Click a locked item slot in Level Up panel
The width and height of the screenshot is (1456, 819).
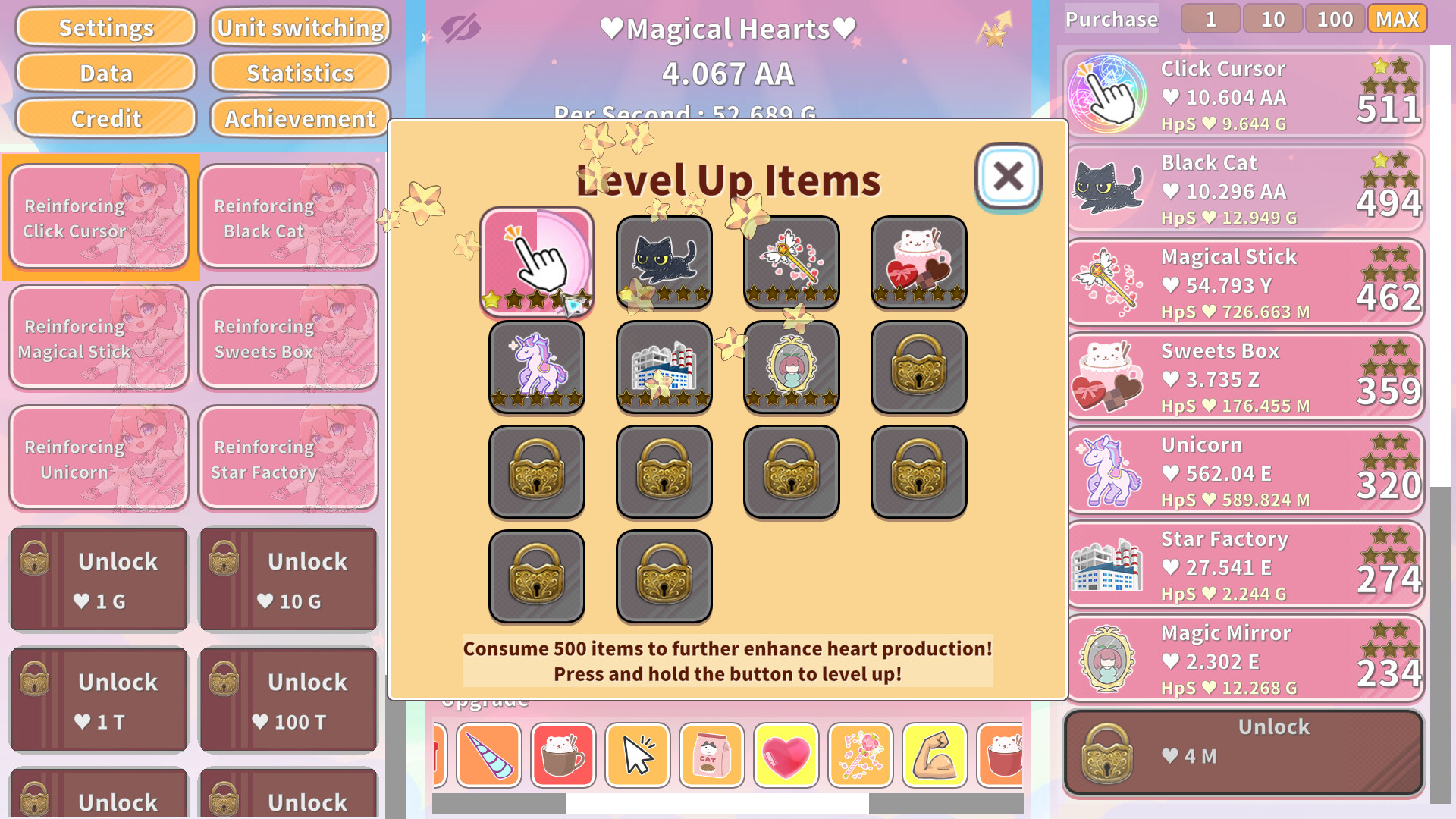coord(918,368)
